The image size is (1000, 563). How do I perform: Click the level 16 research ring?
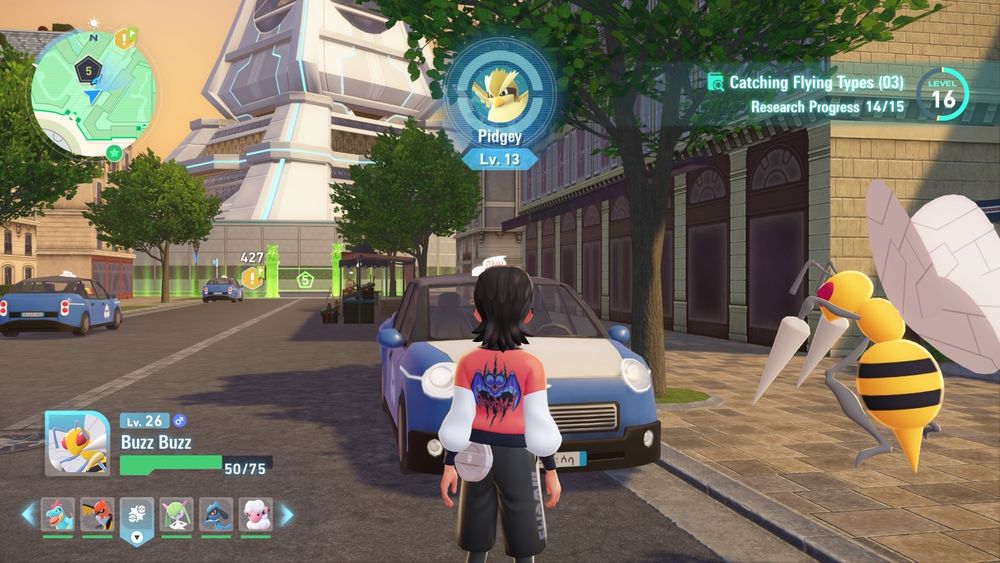(943, 97)
